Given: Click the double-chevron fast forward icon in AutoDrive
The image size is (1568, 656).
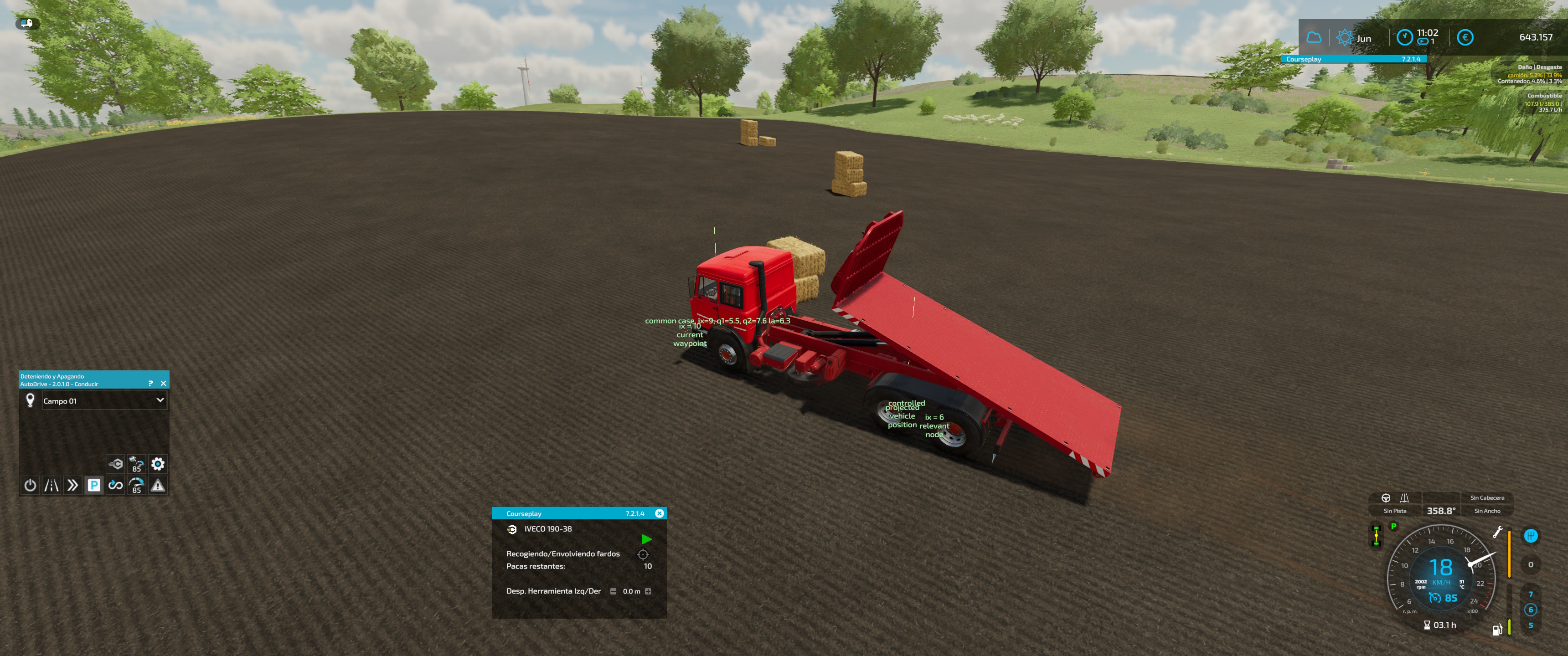Looking at the screenshot, I should click(72, 486).
